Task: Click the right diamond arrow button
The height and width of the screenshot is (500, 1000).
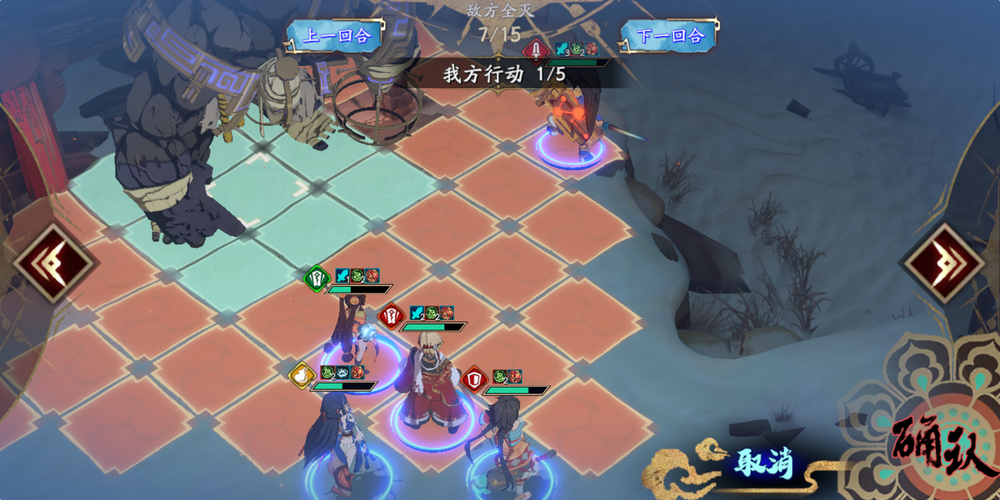Action: (945, 264)
